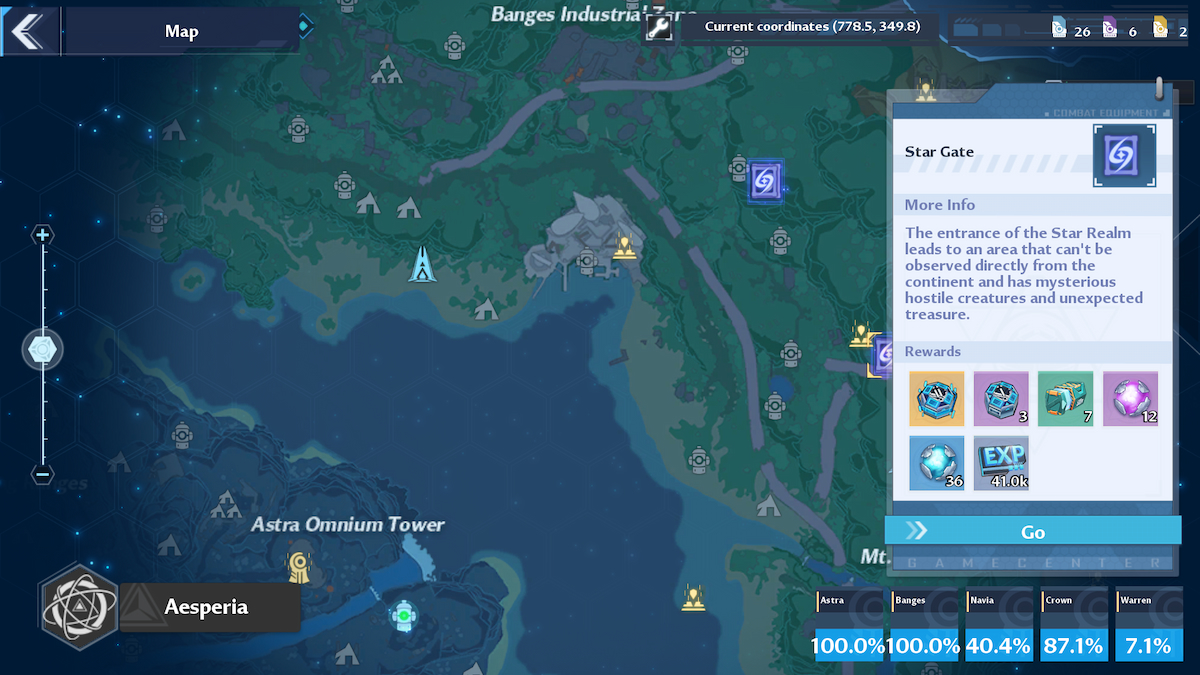This screenshot has width=1200, height=675.
Task: Select the Astra Omnium Tower marker
Action: pyautogui.click(x=298, y=567)
